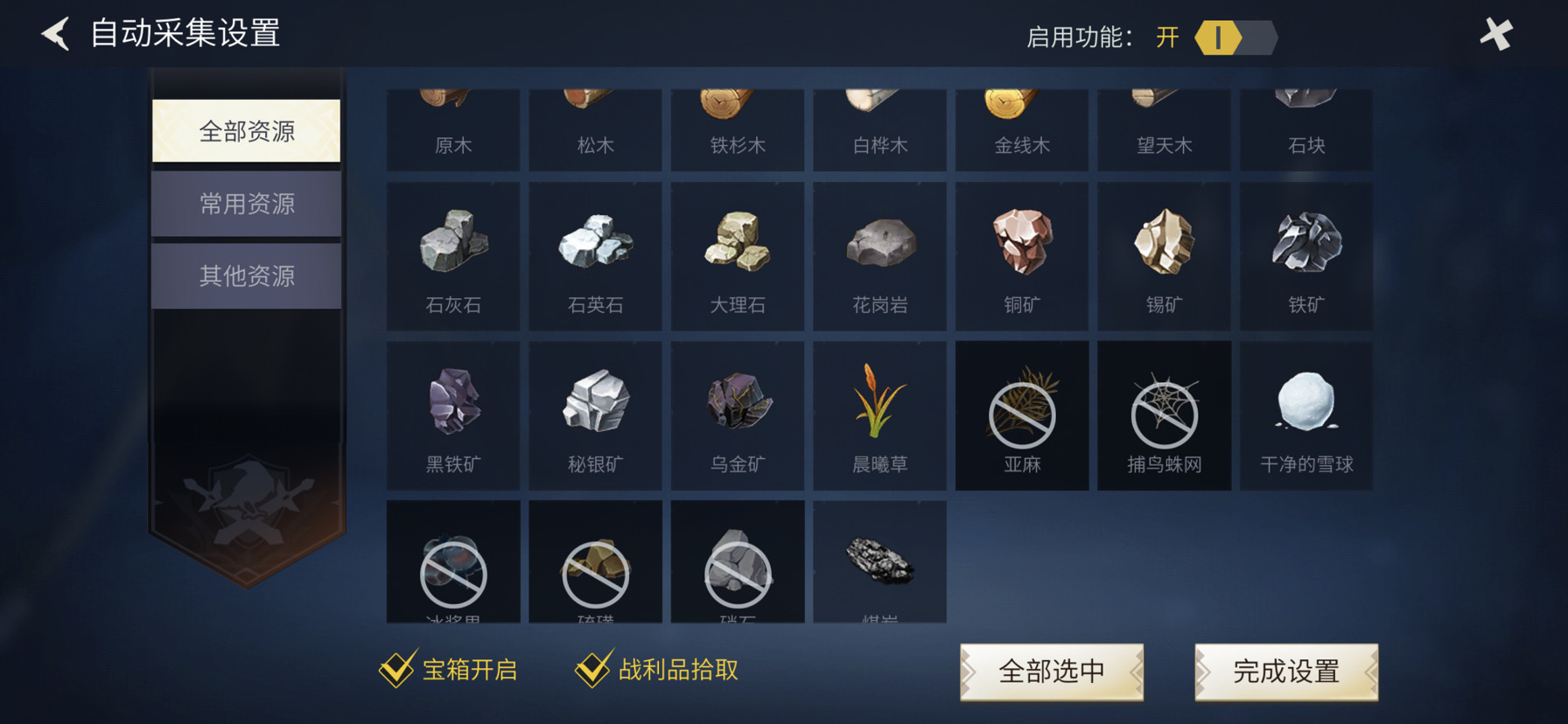
Task: Click the pin icon at top right
Action: [x=1495, y=35]
